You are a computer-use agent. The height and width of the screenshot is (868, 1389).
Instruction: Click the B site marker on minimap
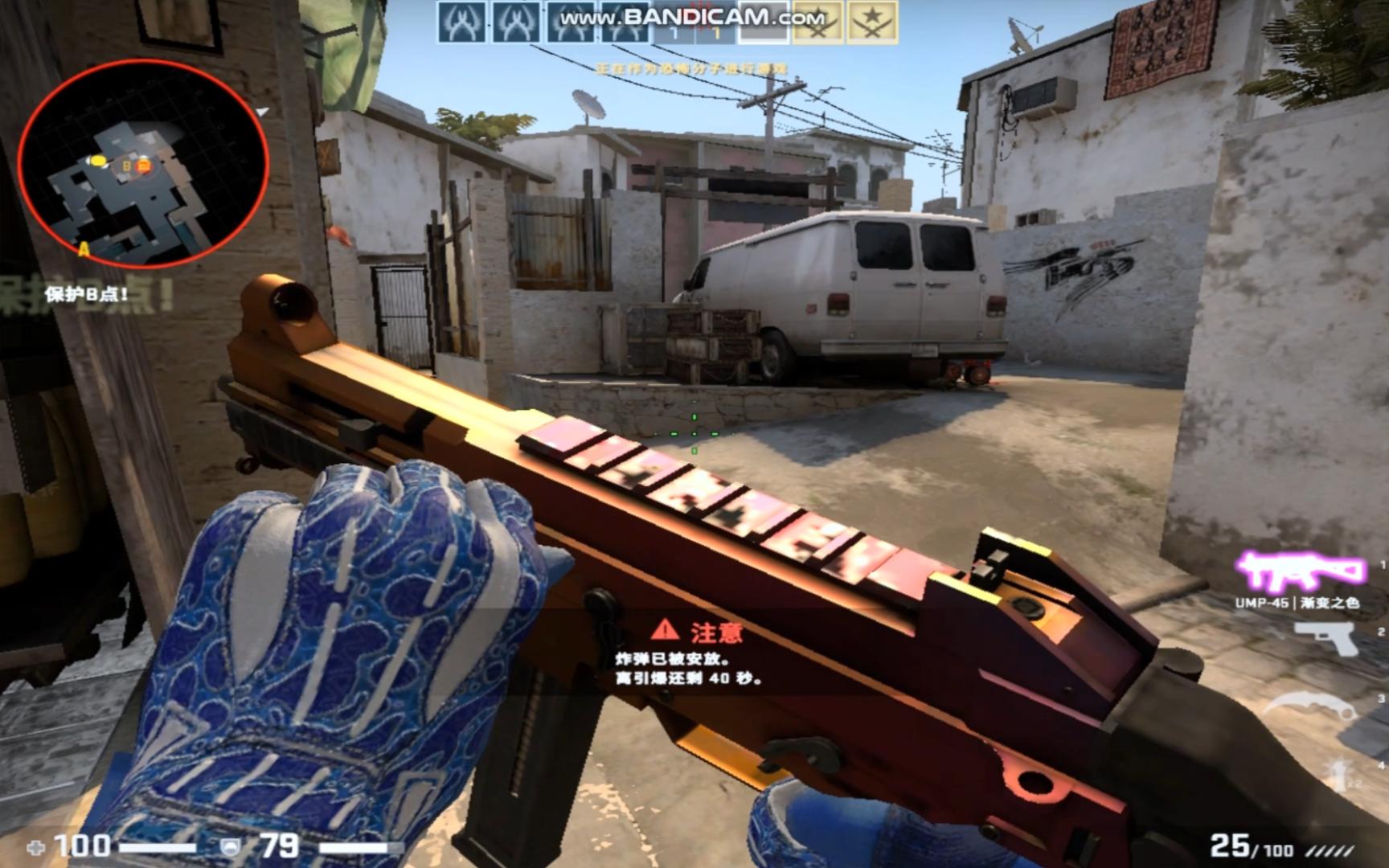pyautogui.click(x=127, y=166)
